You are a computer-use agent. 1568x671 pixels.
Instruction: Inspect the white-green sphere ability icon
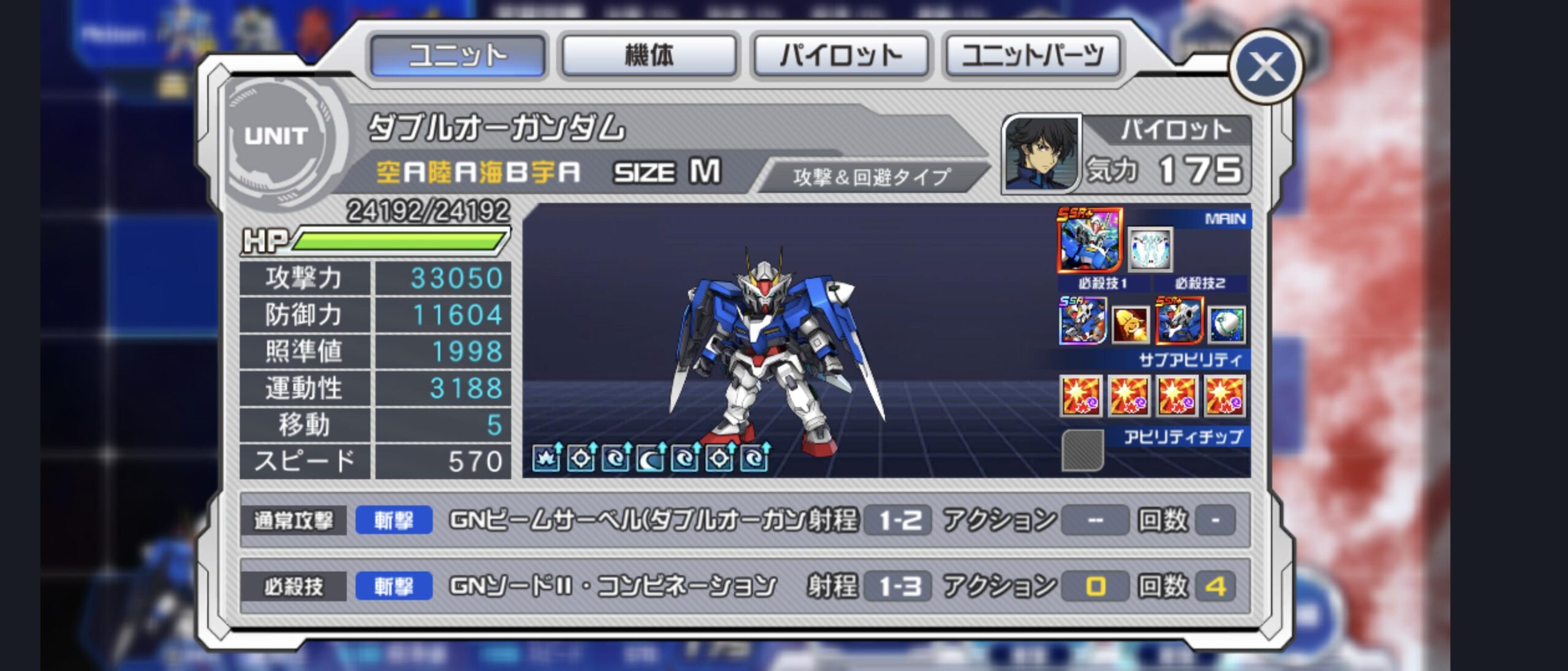coord(1227,324)
